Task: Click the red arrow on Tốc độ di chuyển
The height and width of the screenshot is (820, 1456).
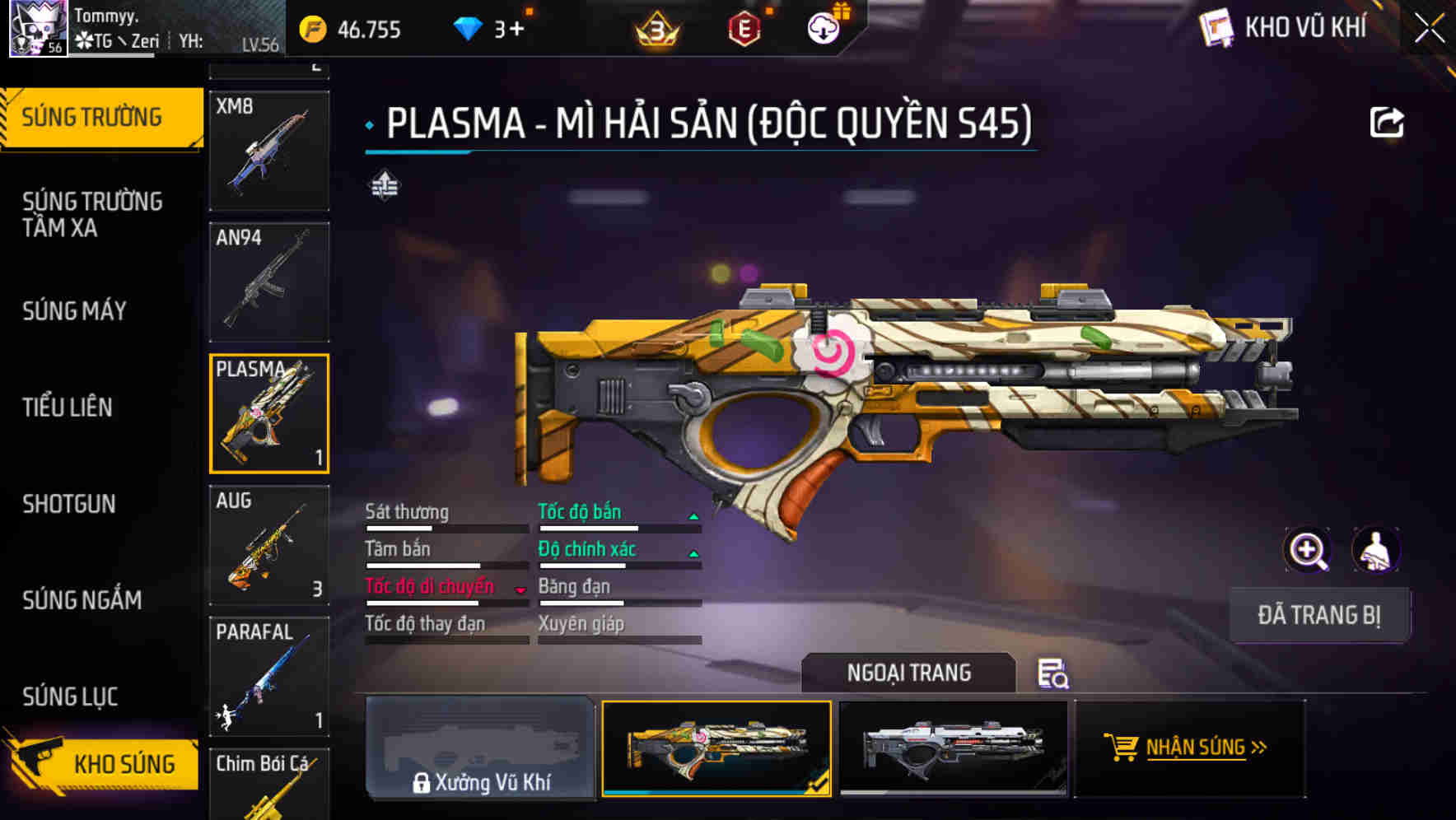Action: [x=520, y=589]
